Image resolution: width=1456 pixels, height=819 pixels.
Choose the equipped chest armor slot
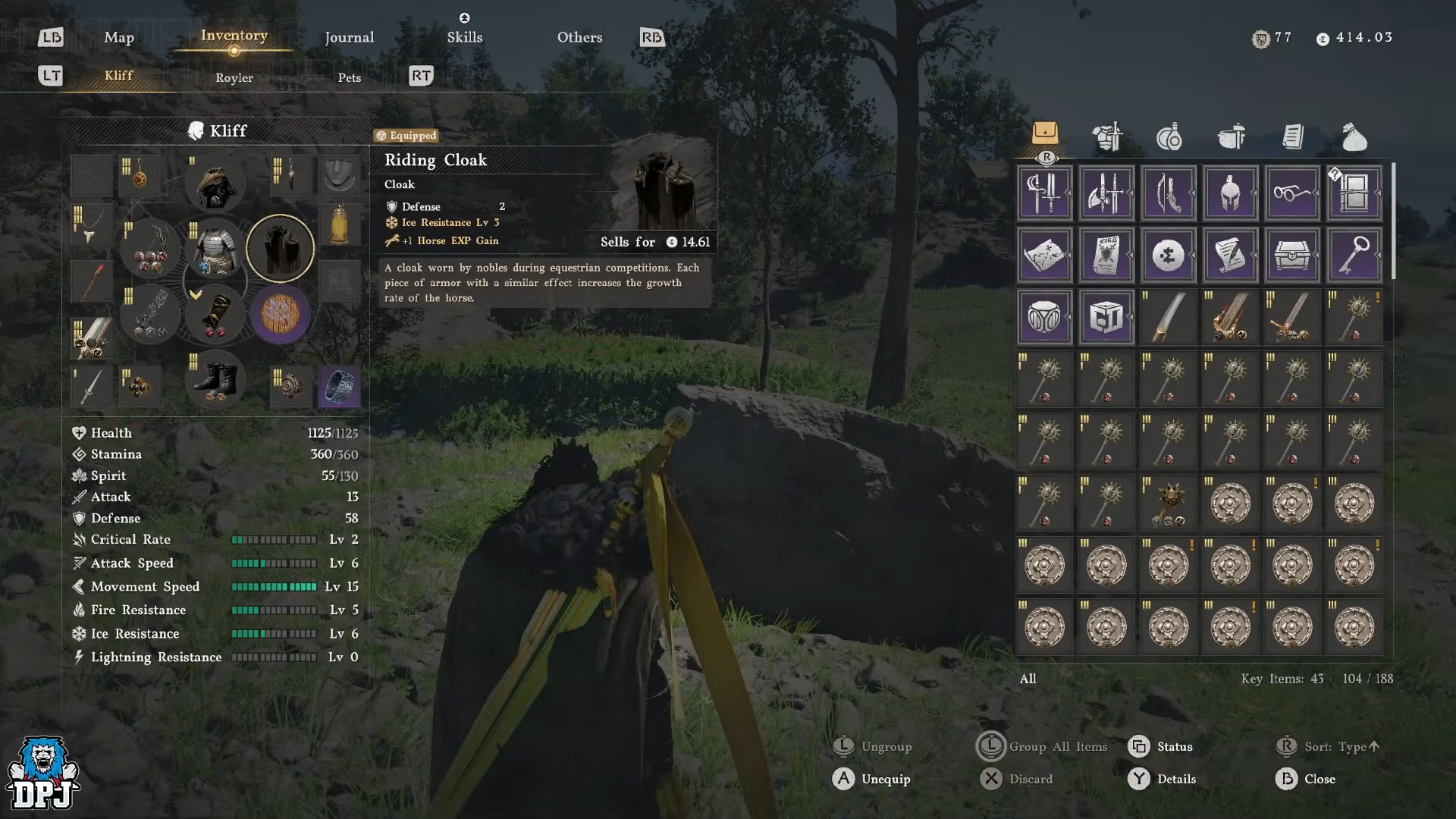[x=215, y=249]
